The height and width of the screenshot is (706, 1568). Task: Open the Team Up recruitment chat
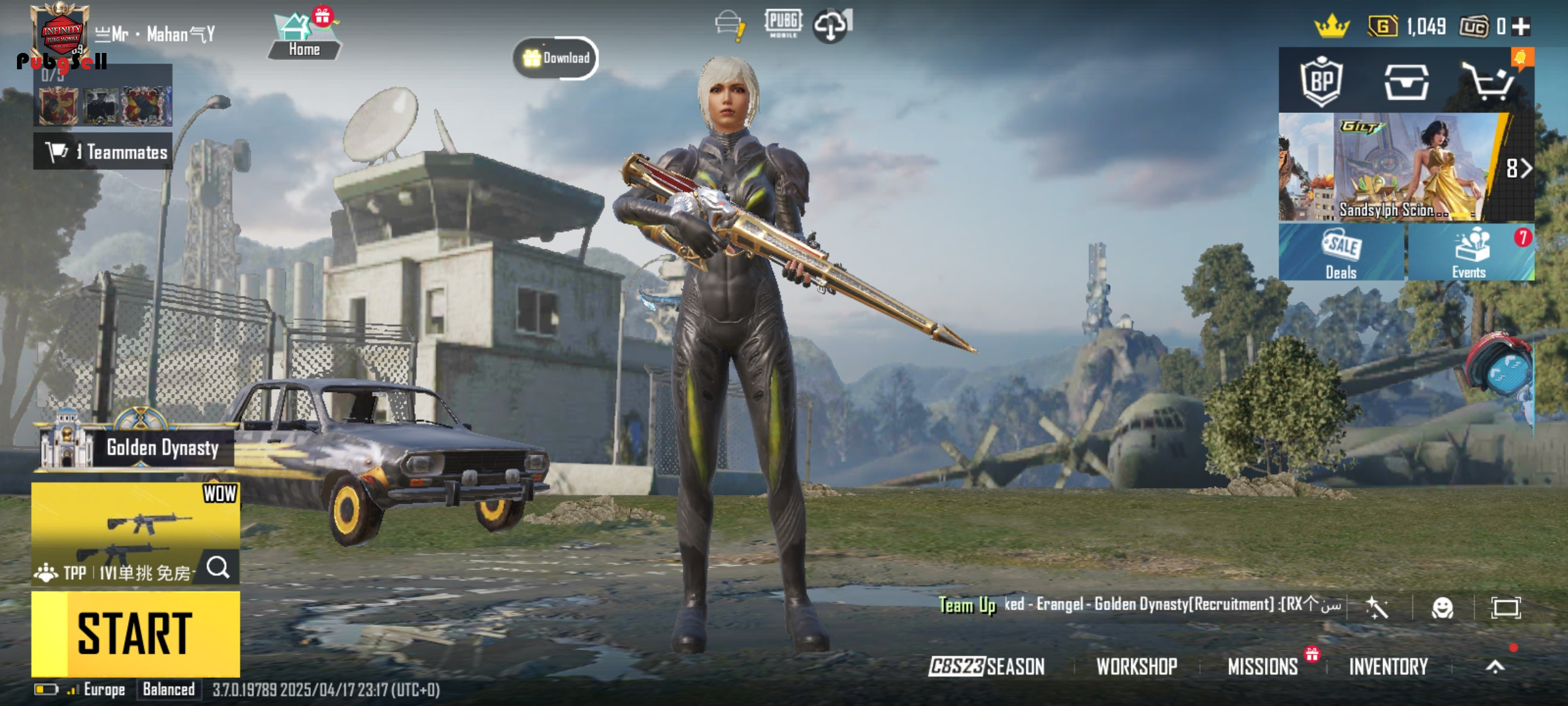pyautogui.click(x=1137, y=605)
